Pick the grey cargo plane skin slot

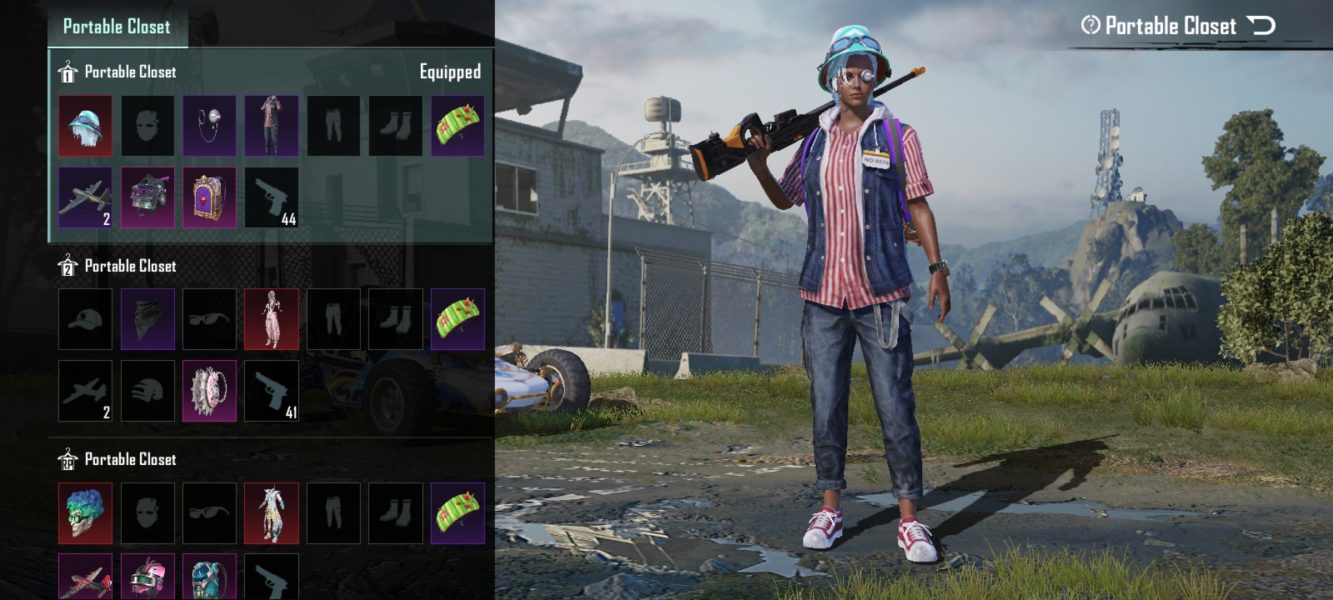point(85,197)
